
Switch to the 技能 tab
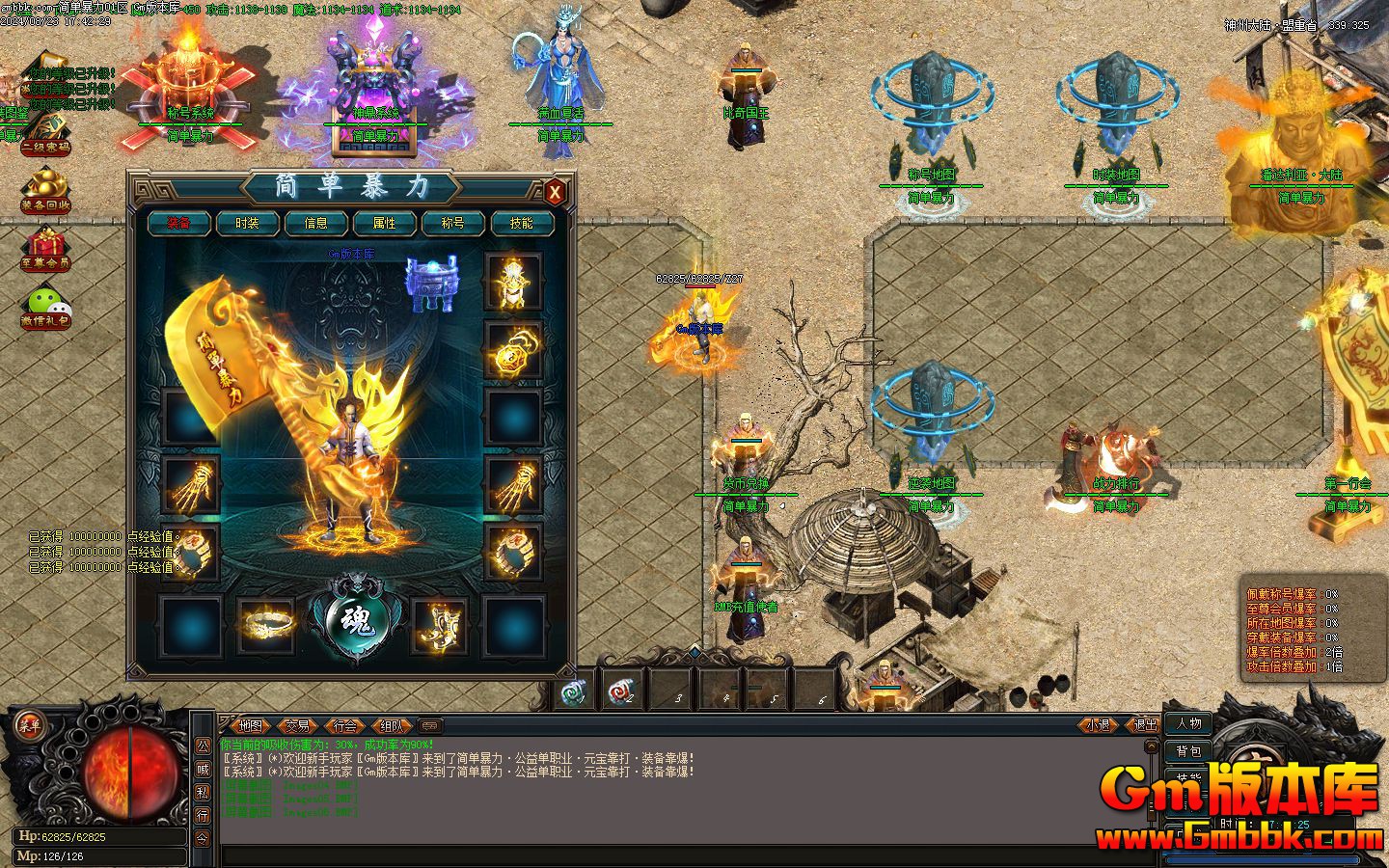[x=521, y=223]
